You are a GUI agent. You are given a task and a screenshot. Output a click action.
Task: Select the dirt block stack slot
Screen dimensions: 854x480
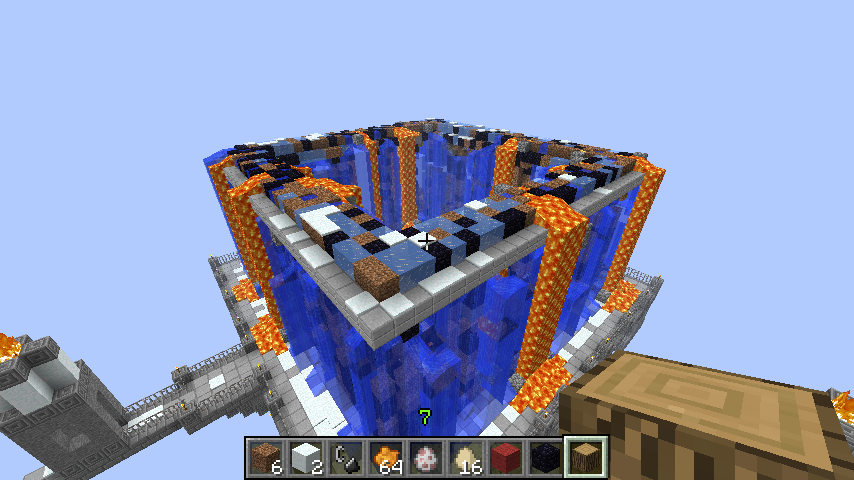(x=266, y=457)
